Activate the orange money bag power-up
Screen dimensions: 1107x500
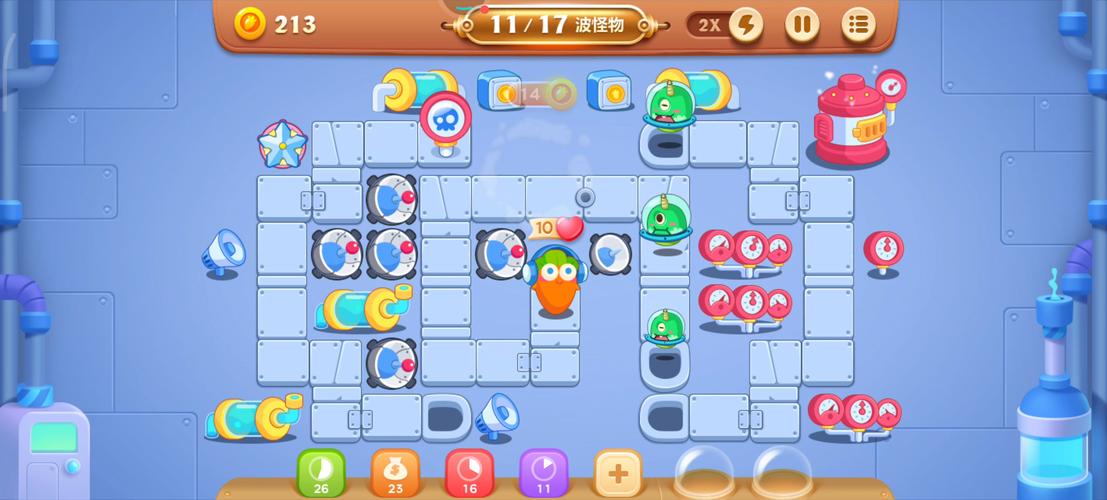pos(395,472)
